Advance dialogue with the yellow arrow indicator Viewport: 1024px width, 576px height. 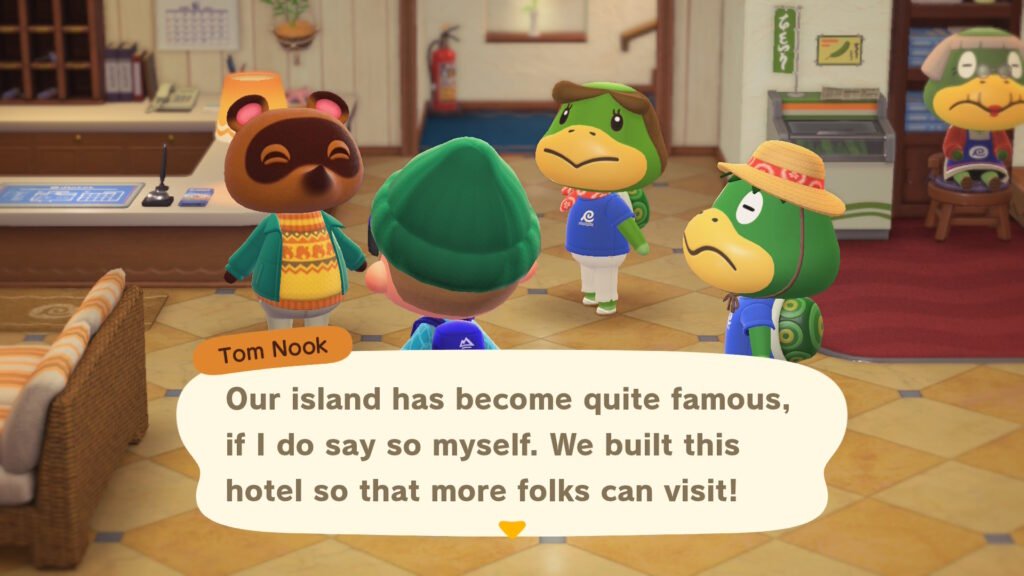[x=511, y=530]
